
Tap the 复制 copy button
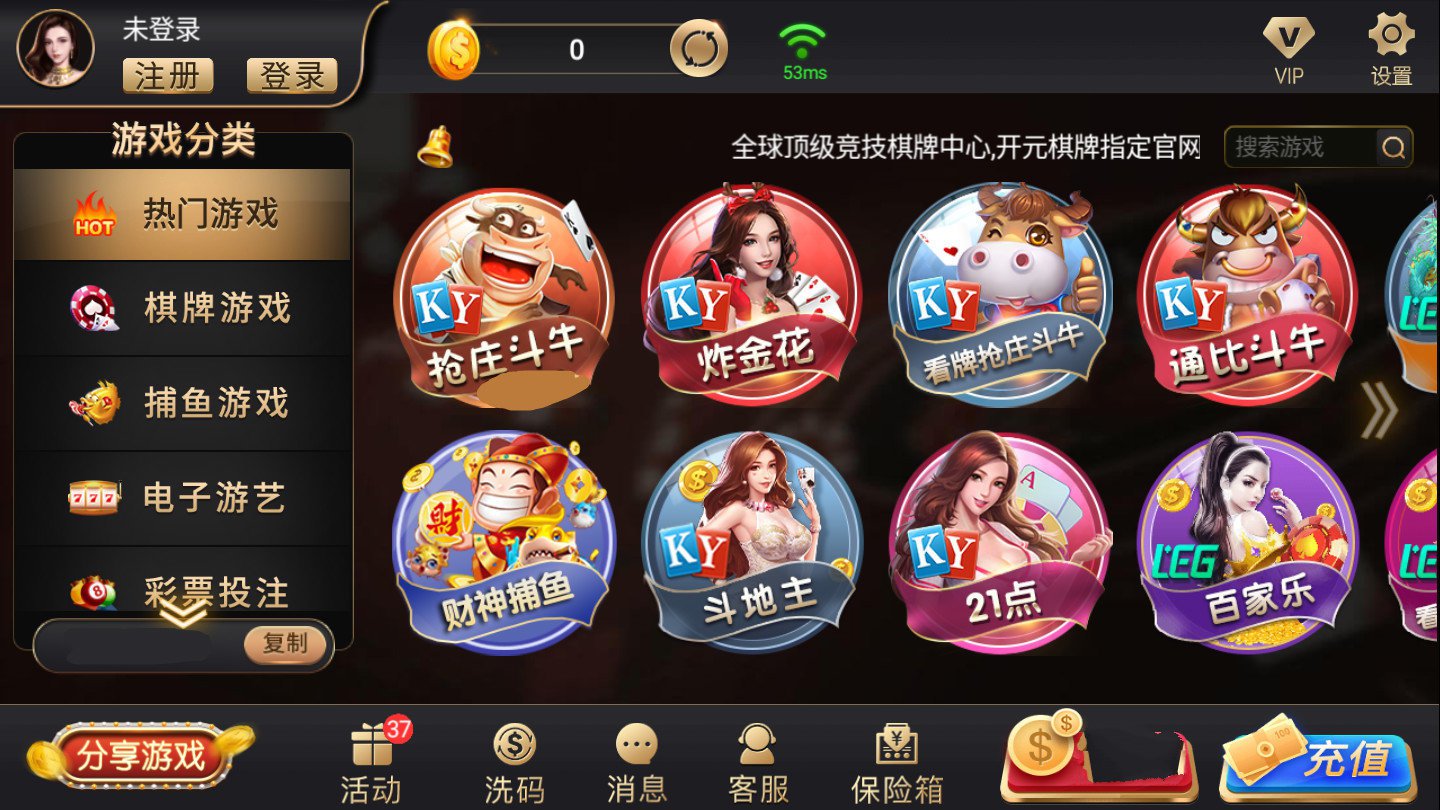(x=286, y=644)
